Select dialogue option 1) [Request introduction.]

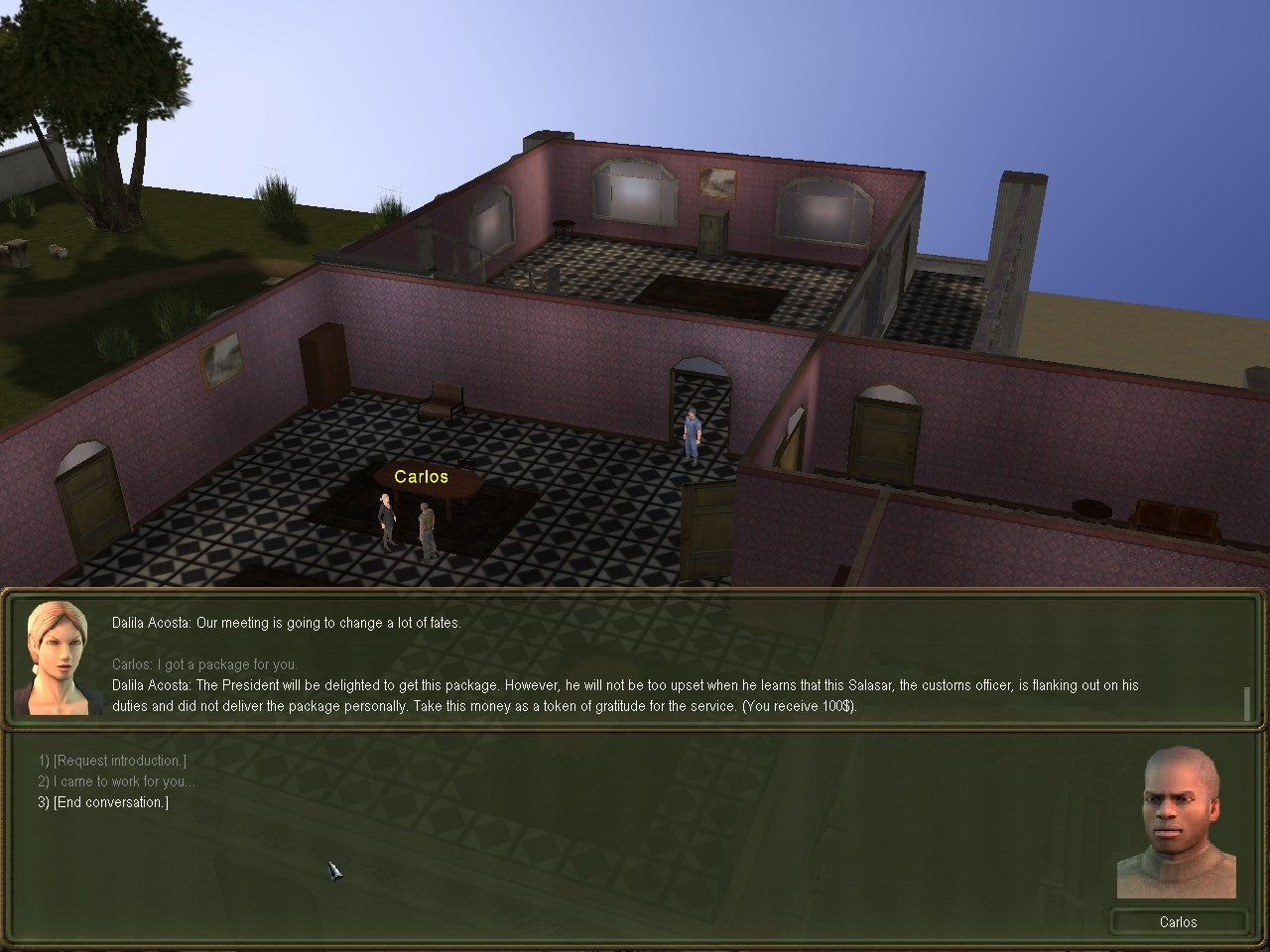[x=112, y=760]
